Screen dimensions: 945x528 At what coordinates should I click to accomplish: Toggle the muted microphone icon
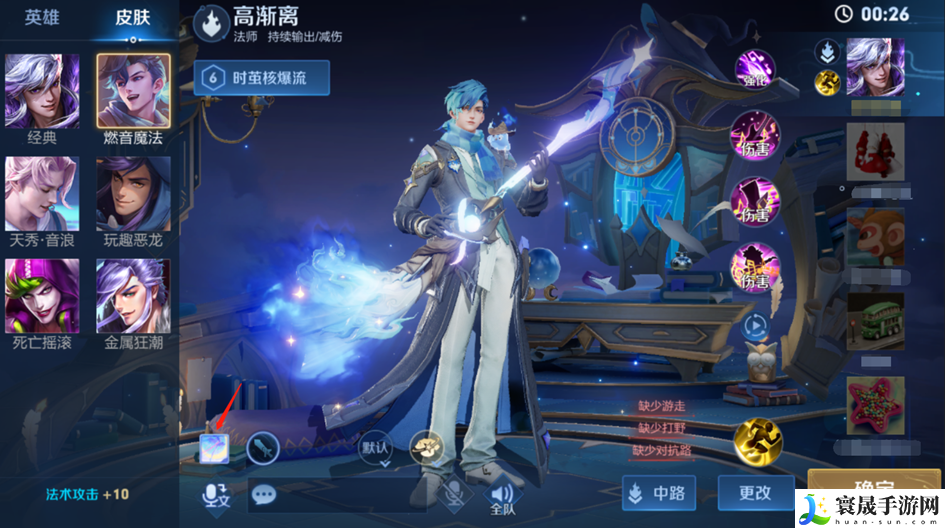tap(454, 493)
